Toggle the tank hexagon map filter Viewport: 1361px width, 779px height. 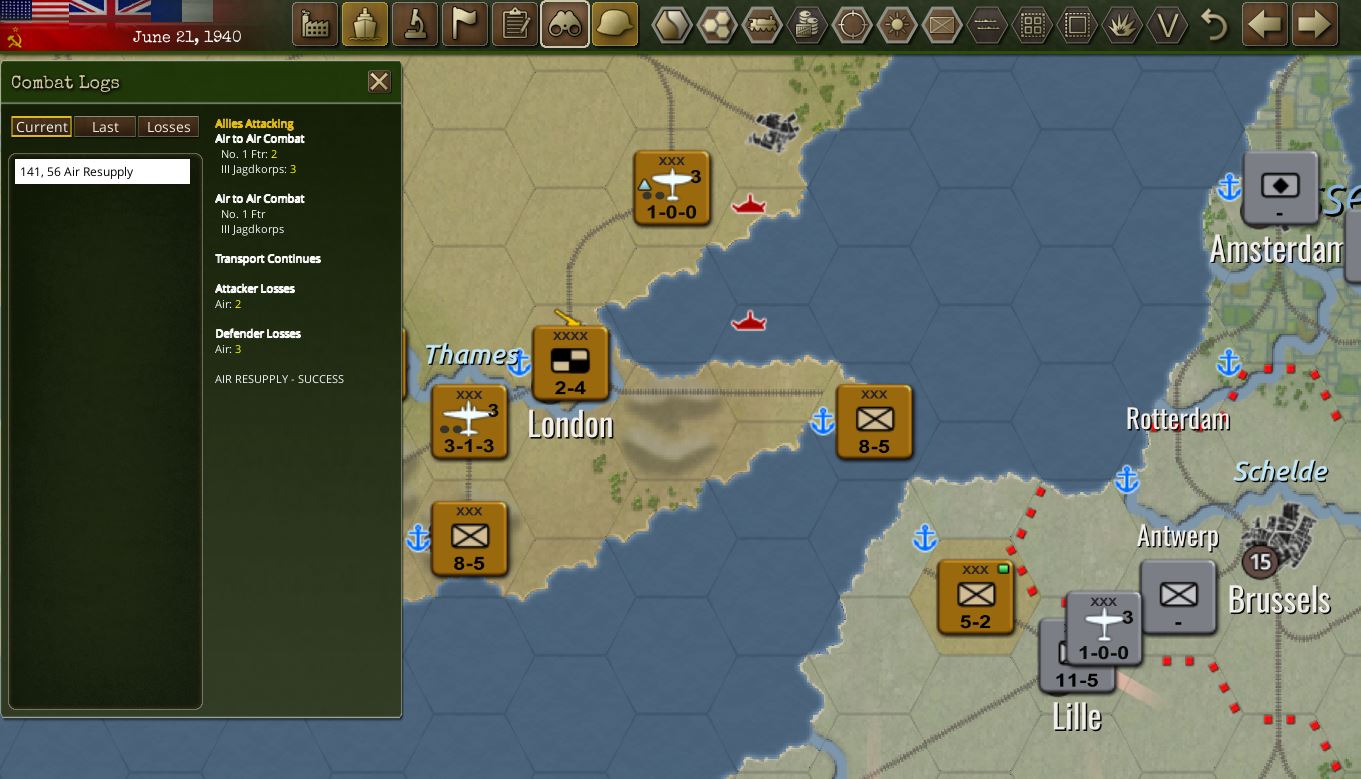tap(762, 24)
